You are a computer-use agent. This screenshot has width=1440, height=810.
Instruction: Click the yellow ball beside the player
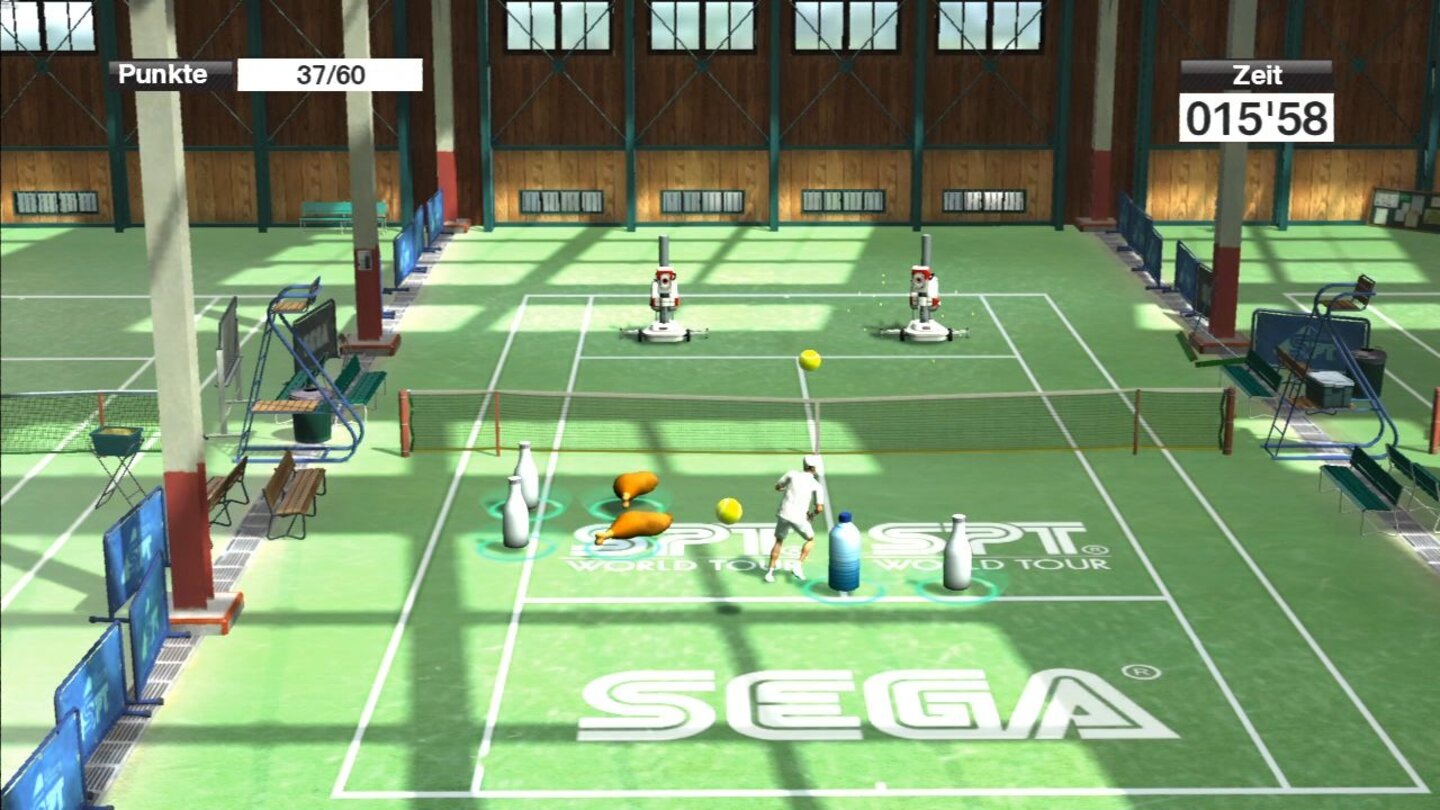click(729, 507)
